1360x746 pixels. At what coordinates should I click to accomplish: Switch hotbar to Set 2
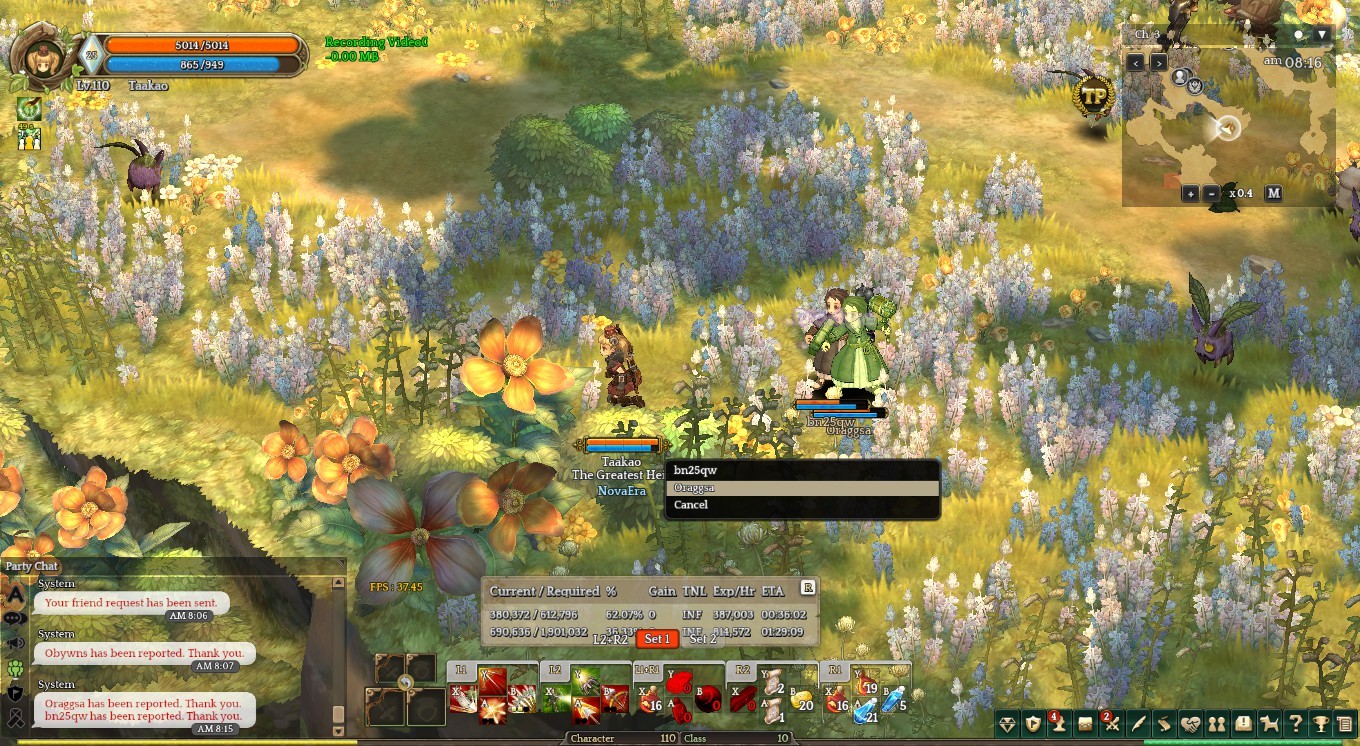click(x=704, y=639)
